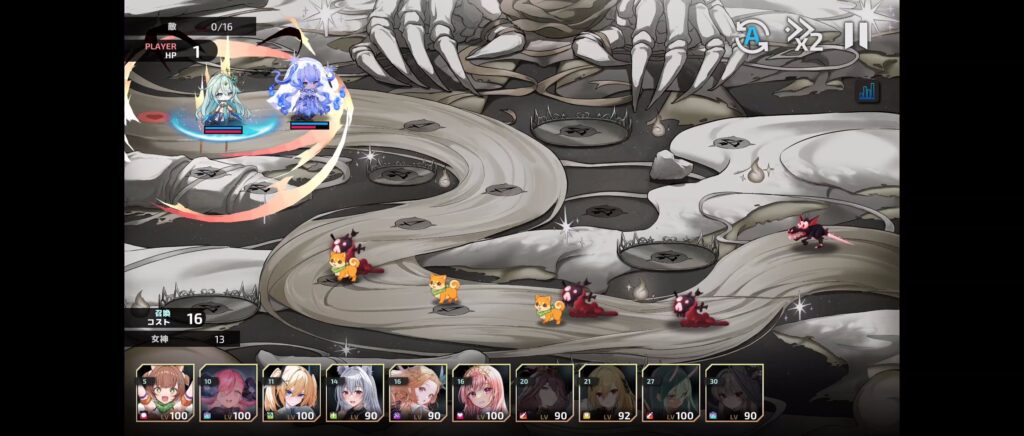This screenshot has width=1024, height=436.
Task: Open the blue bar-chart statistics icon
Action: 867,92
